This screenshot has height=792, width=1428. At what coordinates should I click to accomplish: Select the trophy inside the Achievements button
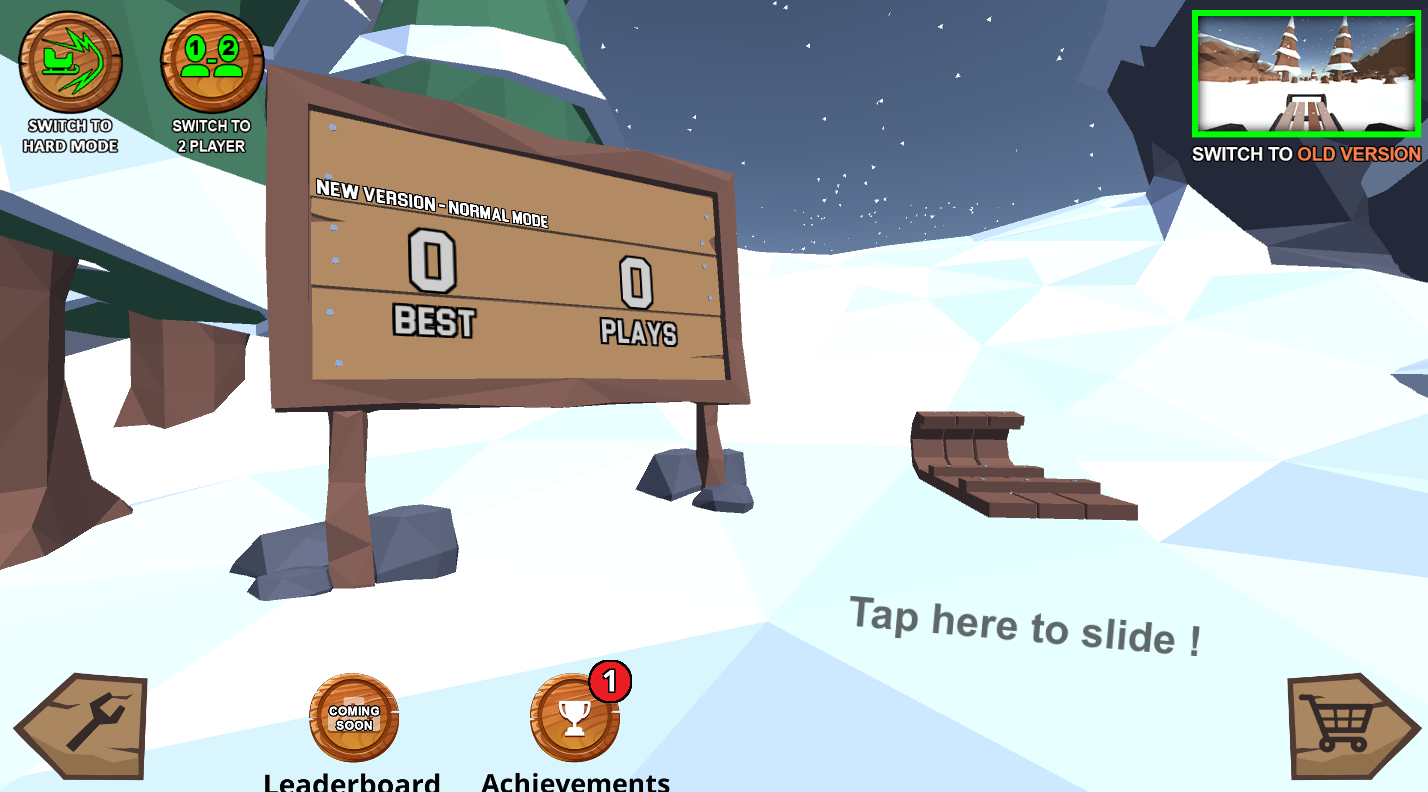pos(572,716)
